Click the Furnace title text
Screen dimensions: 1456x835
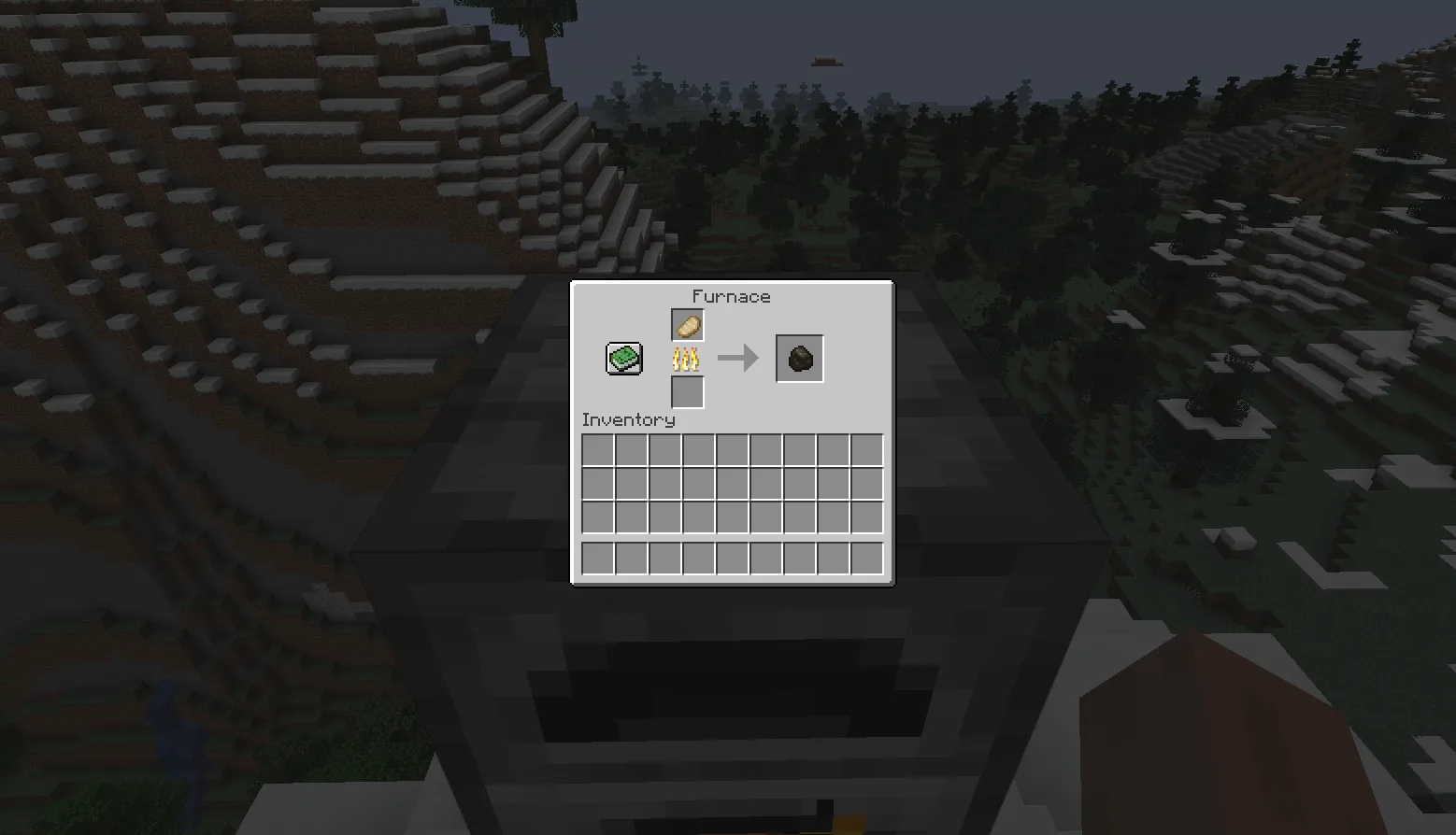coord(730,296)
